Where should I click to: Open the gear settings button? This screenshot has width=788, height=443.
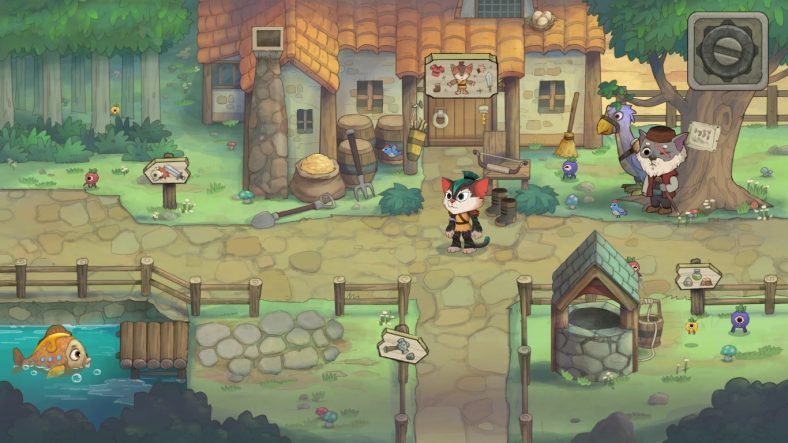[x=727, y=50]
